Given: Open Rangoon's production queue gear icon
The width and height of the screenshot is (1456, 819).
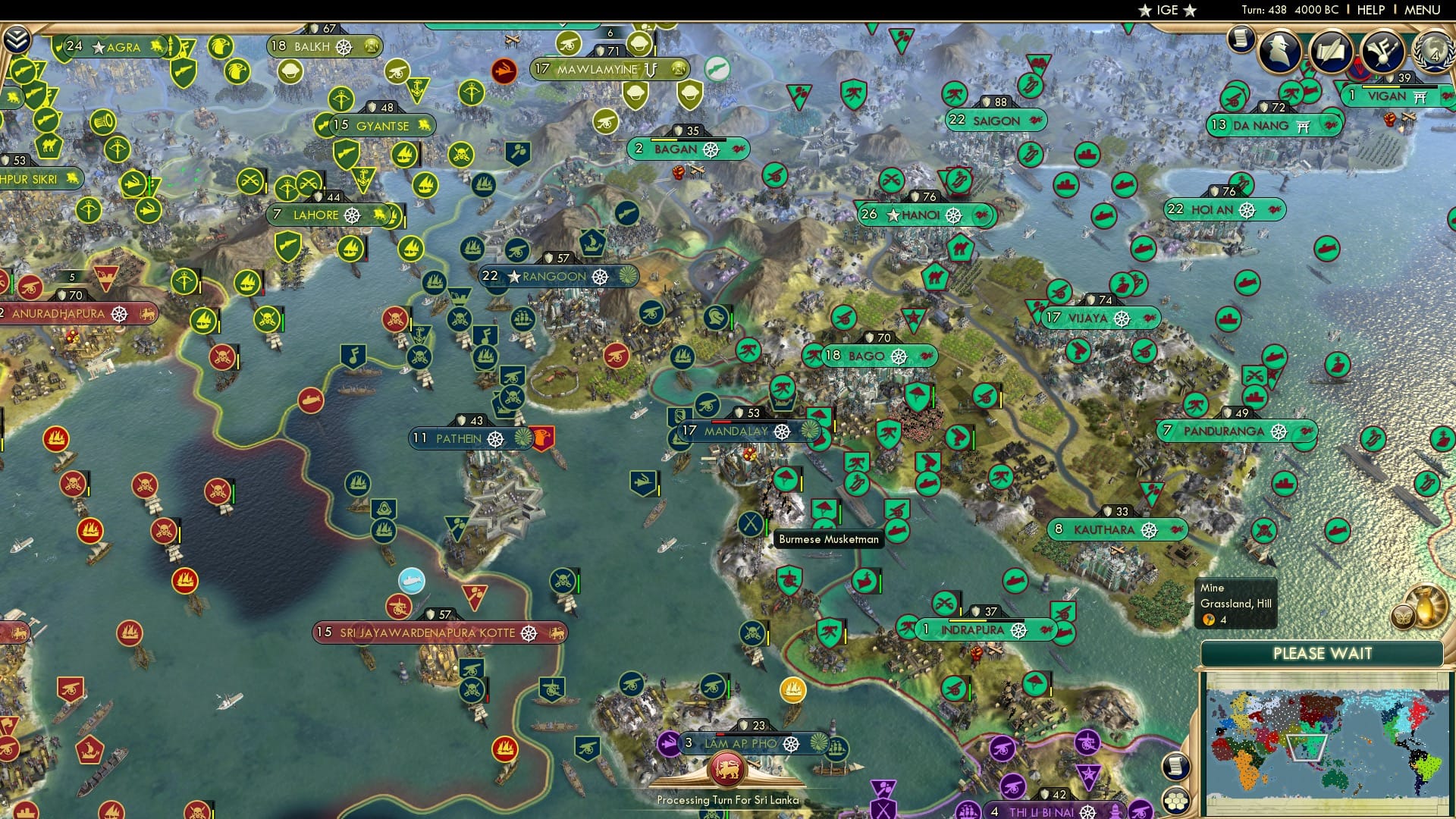Looking at the screenshot, I should click(x=598, y=277).
